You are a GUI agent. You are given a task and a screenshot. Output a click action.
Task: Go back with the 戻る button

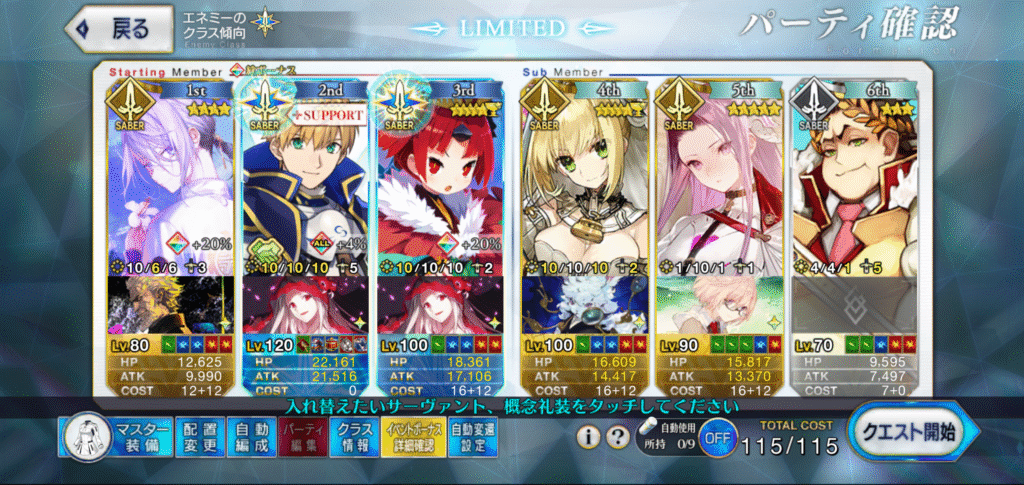(x=111, y=29)
